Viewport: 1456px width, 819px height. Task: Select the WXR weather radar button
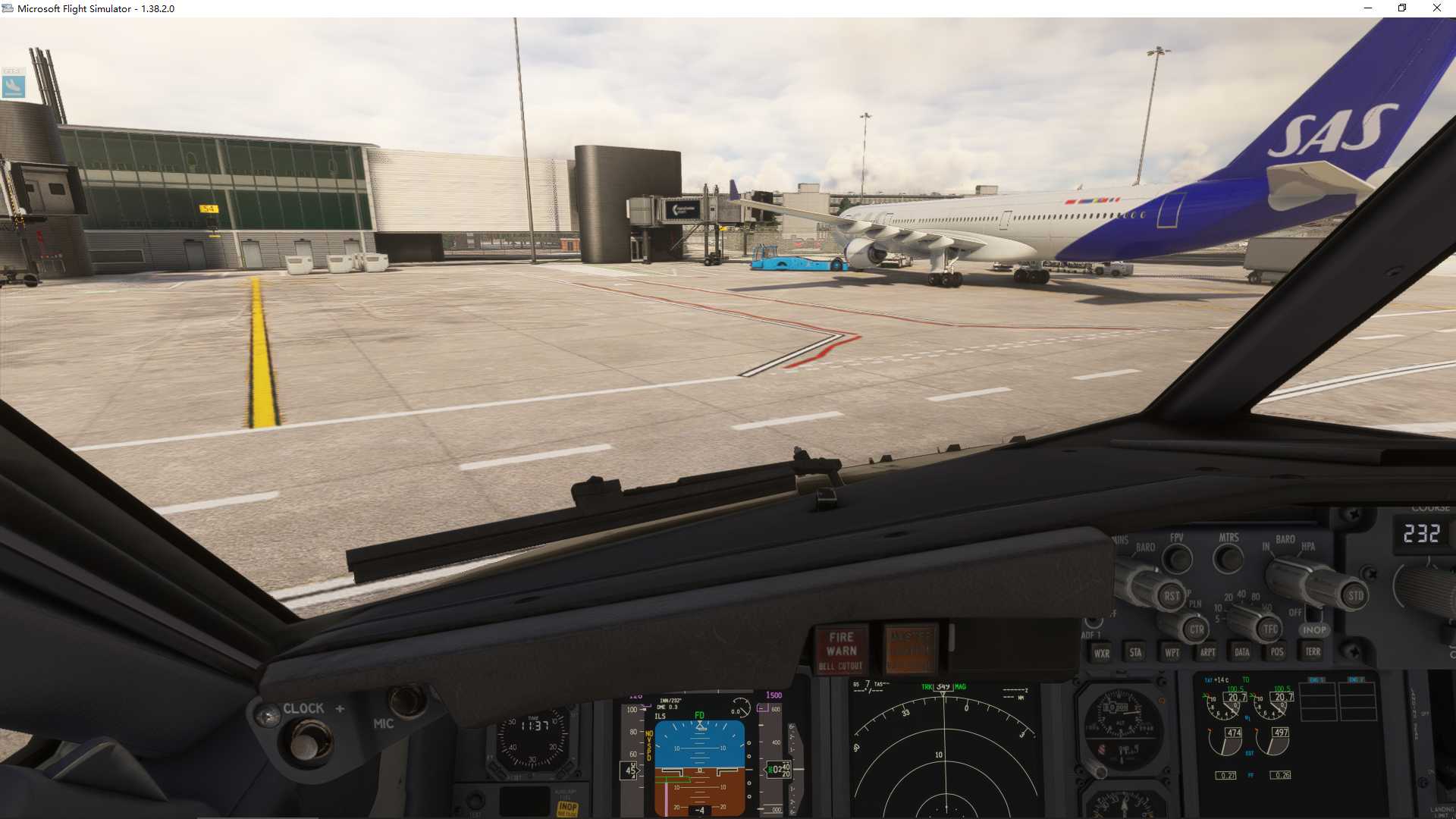pos(1101,652)
